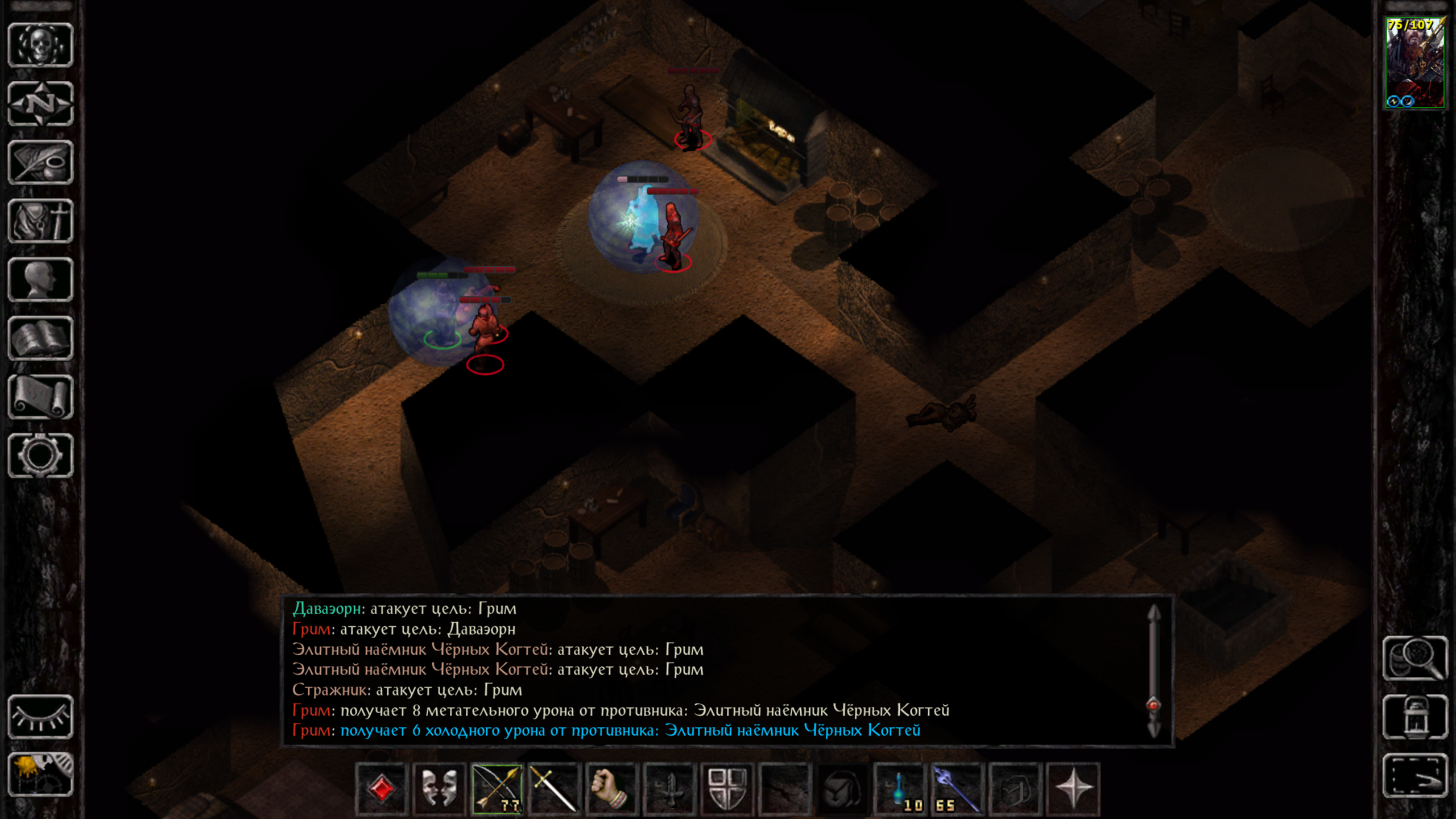Select the character portrait
This screenshot has height=819, width=1456.
click(1414, 63)
